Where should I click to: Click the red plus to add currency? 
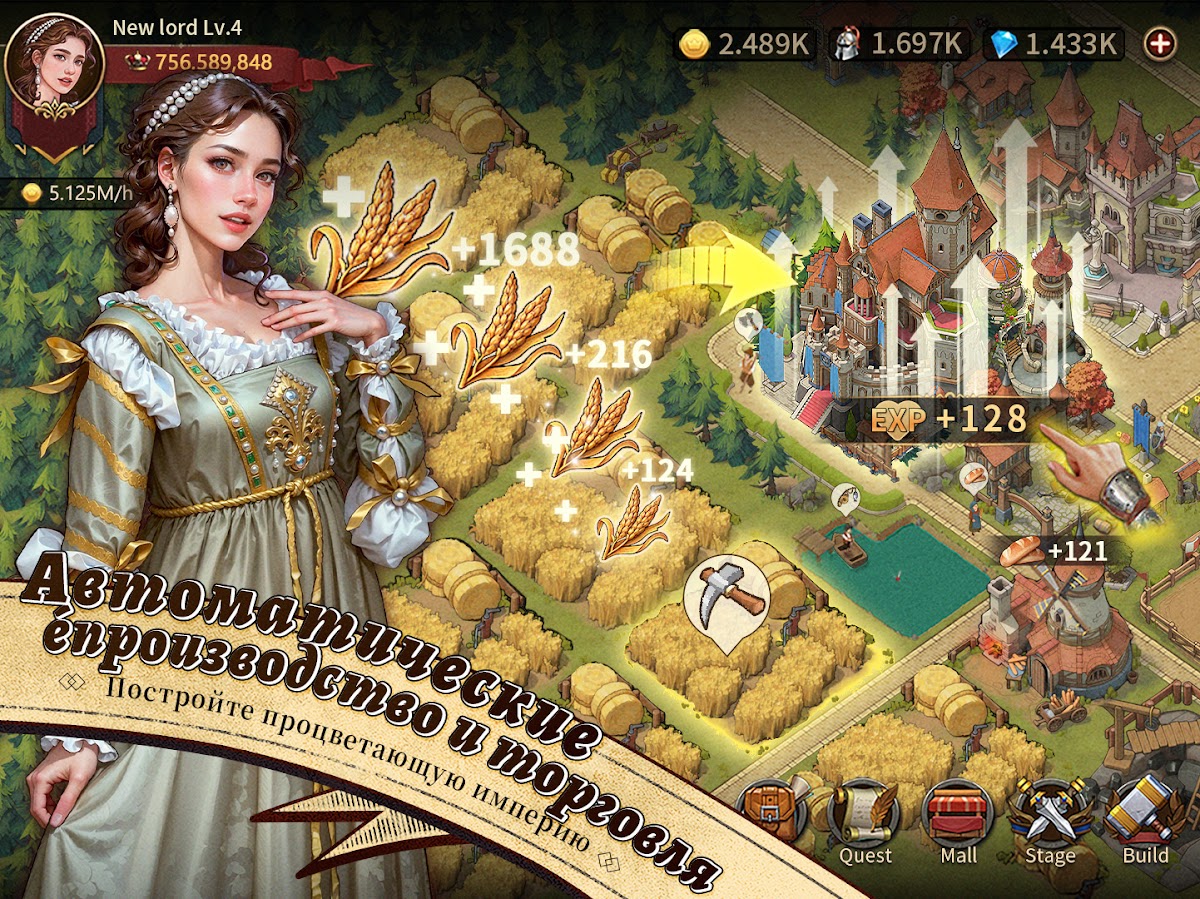(x=1160, y=43)
